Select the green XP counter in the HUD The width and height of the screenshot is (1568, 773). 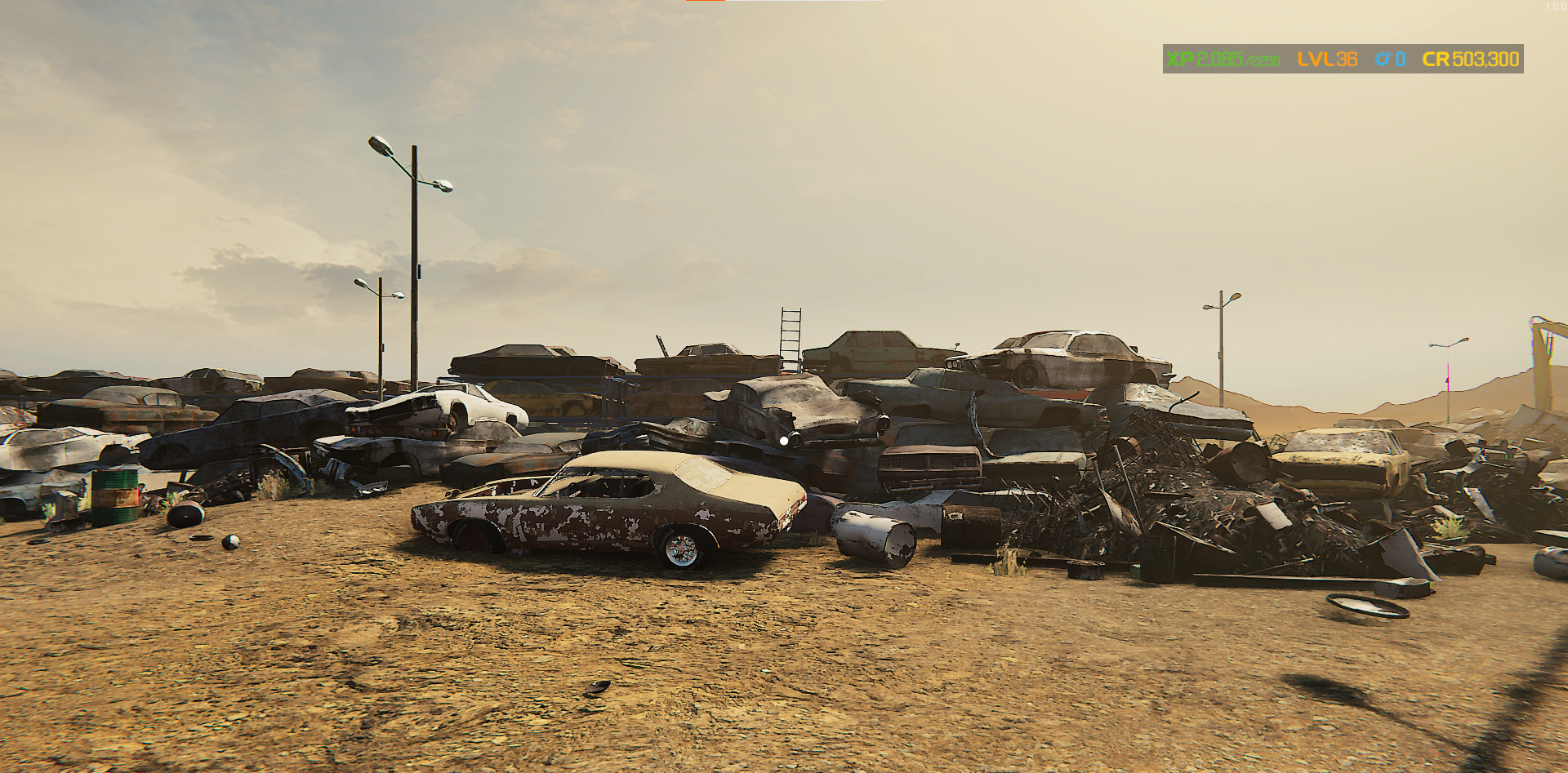coord(1218,59)
